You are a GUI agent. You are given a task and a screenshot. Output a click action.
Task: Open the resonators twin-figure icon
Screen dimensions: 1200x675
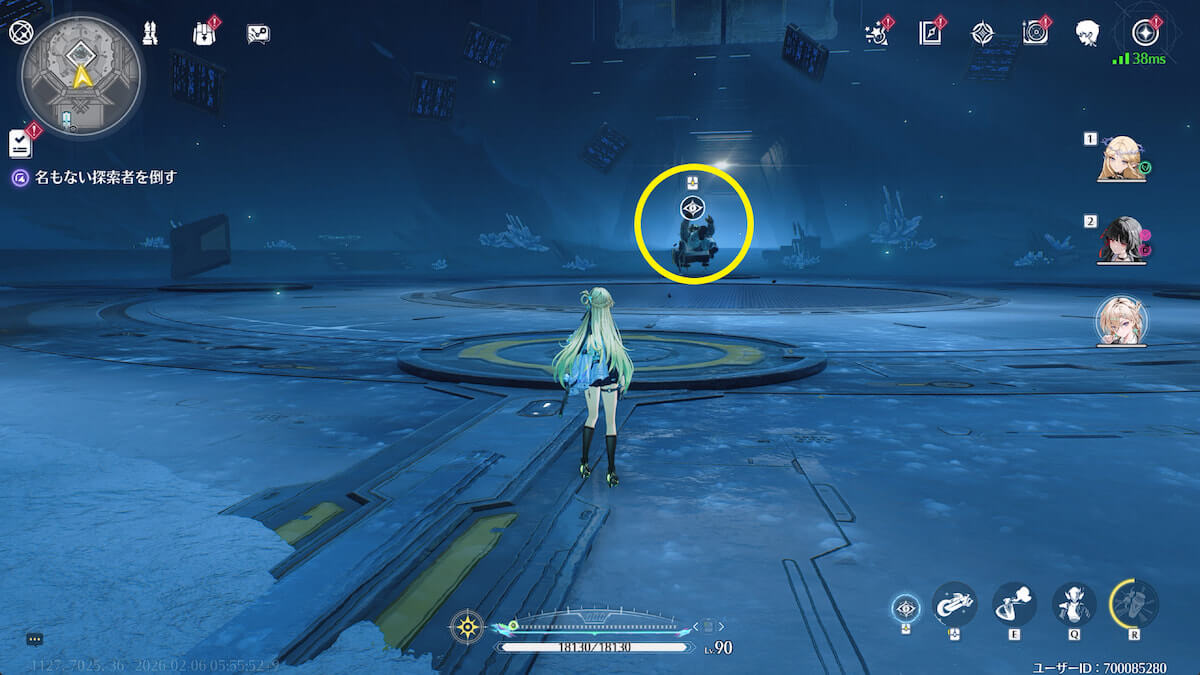151,33
